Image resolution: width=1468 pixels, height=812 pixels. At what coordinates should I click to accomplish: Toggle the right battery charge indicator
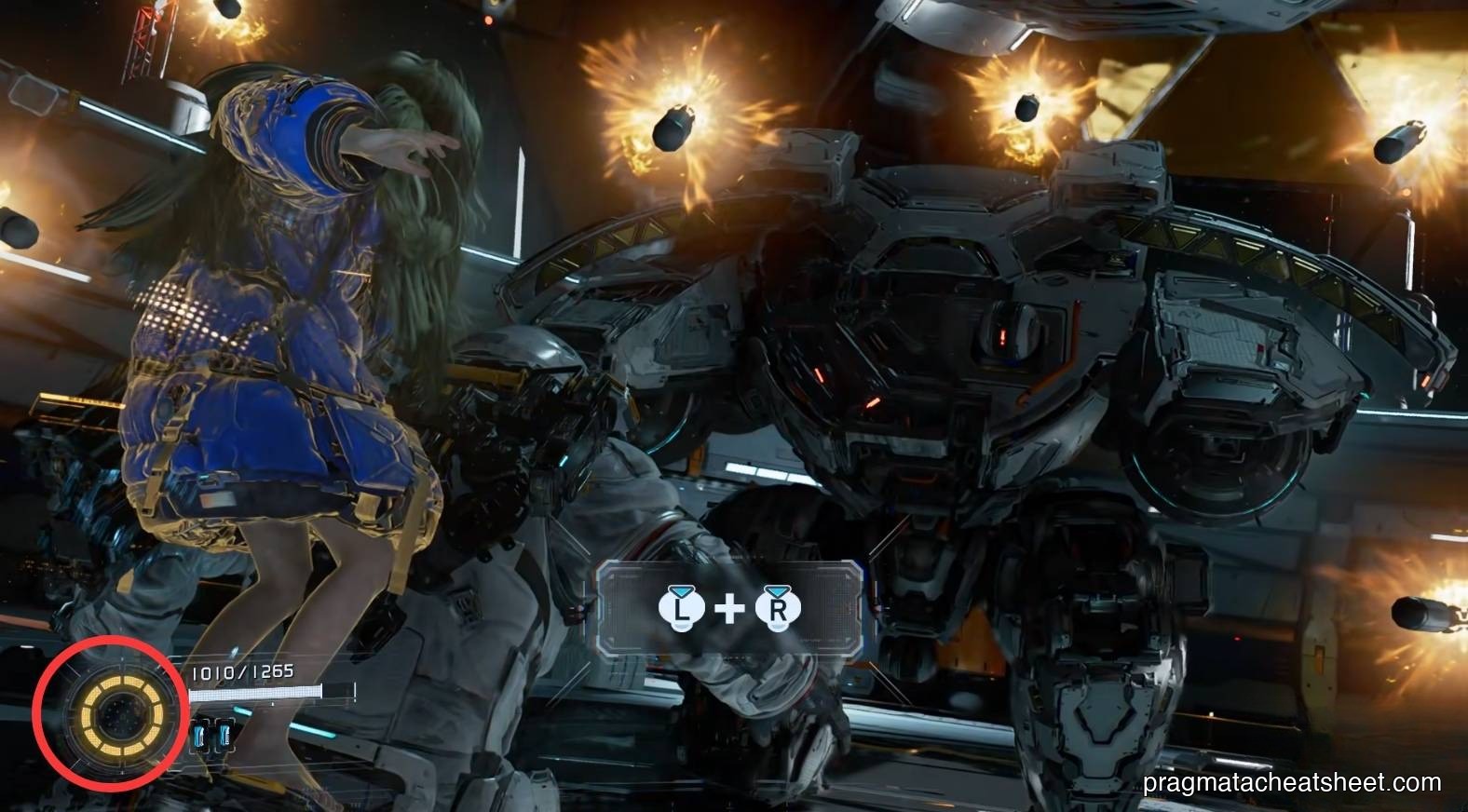coord(224,736)
